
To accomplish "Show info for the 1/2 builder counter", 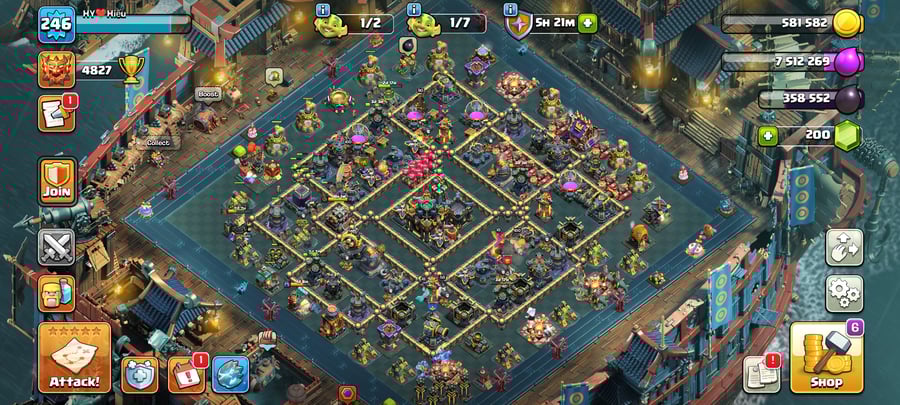I will point(323,10).
